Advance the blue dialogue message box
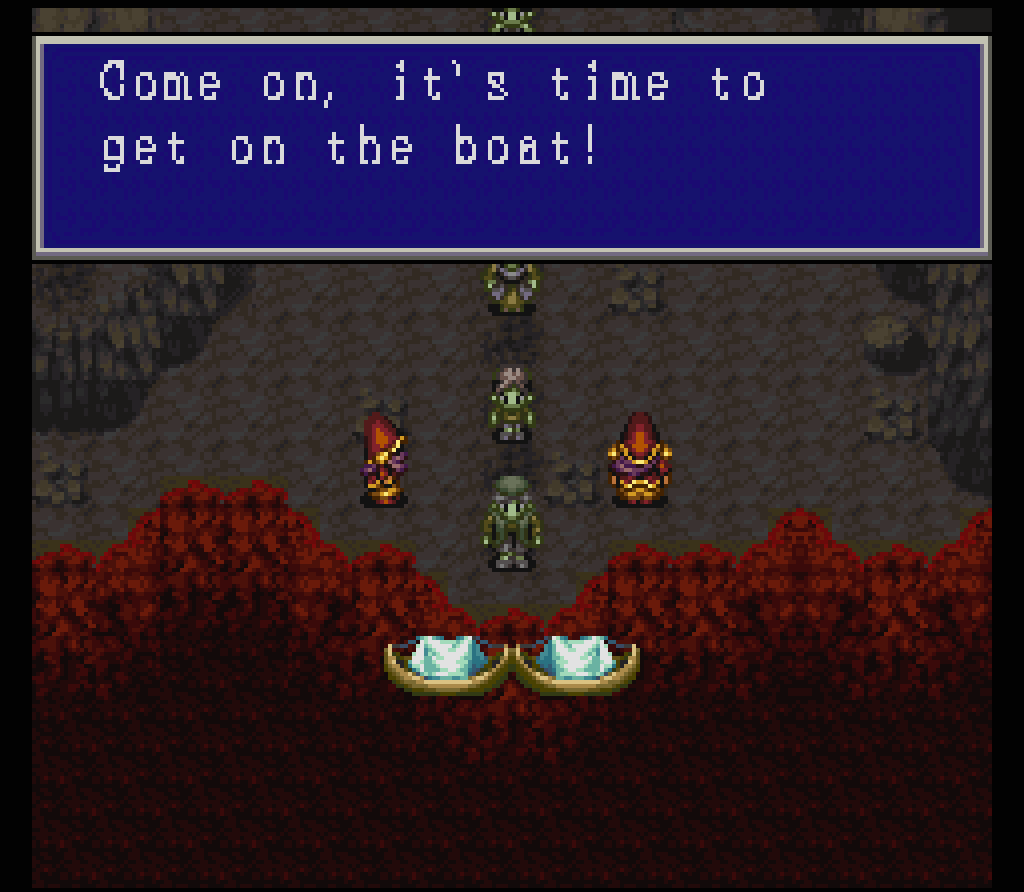Screen dimensions: 1024x892 512,146
